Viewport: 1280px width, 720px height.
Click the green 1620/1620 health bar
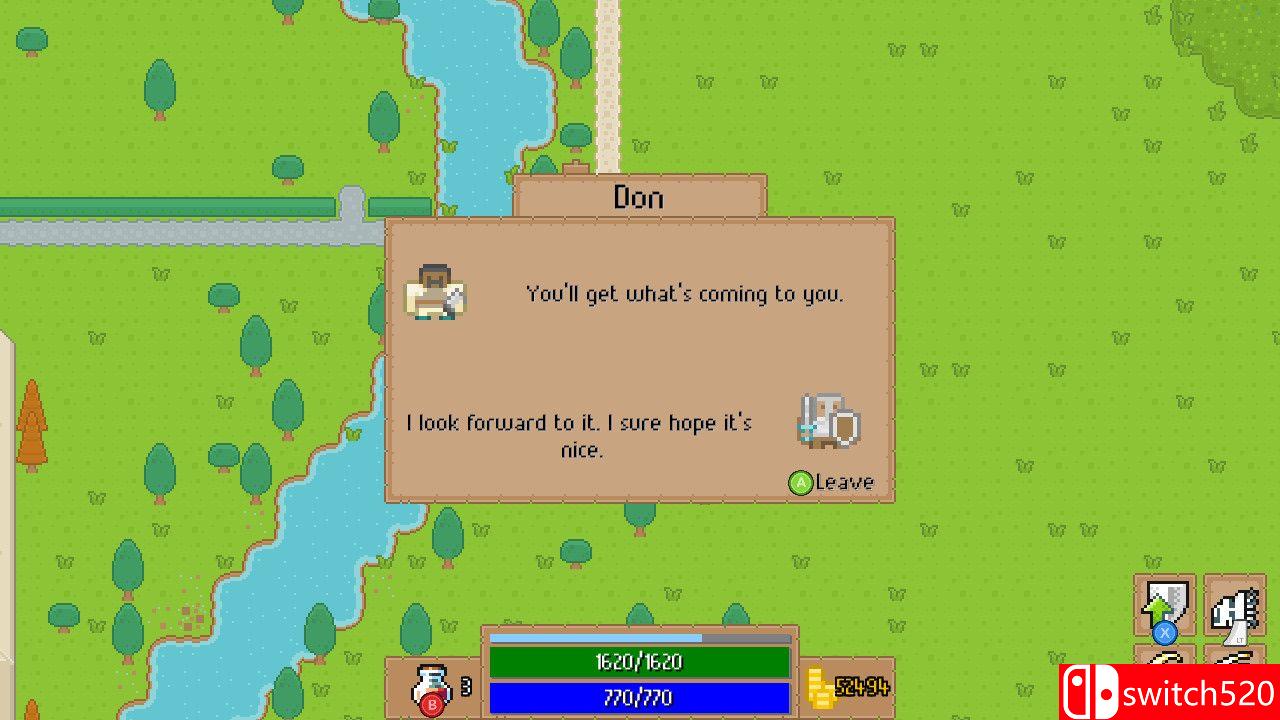click(x=641, y=662)
